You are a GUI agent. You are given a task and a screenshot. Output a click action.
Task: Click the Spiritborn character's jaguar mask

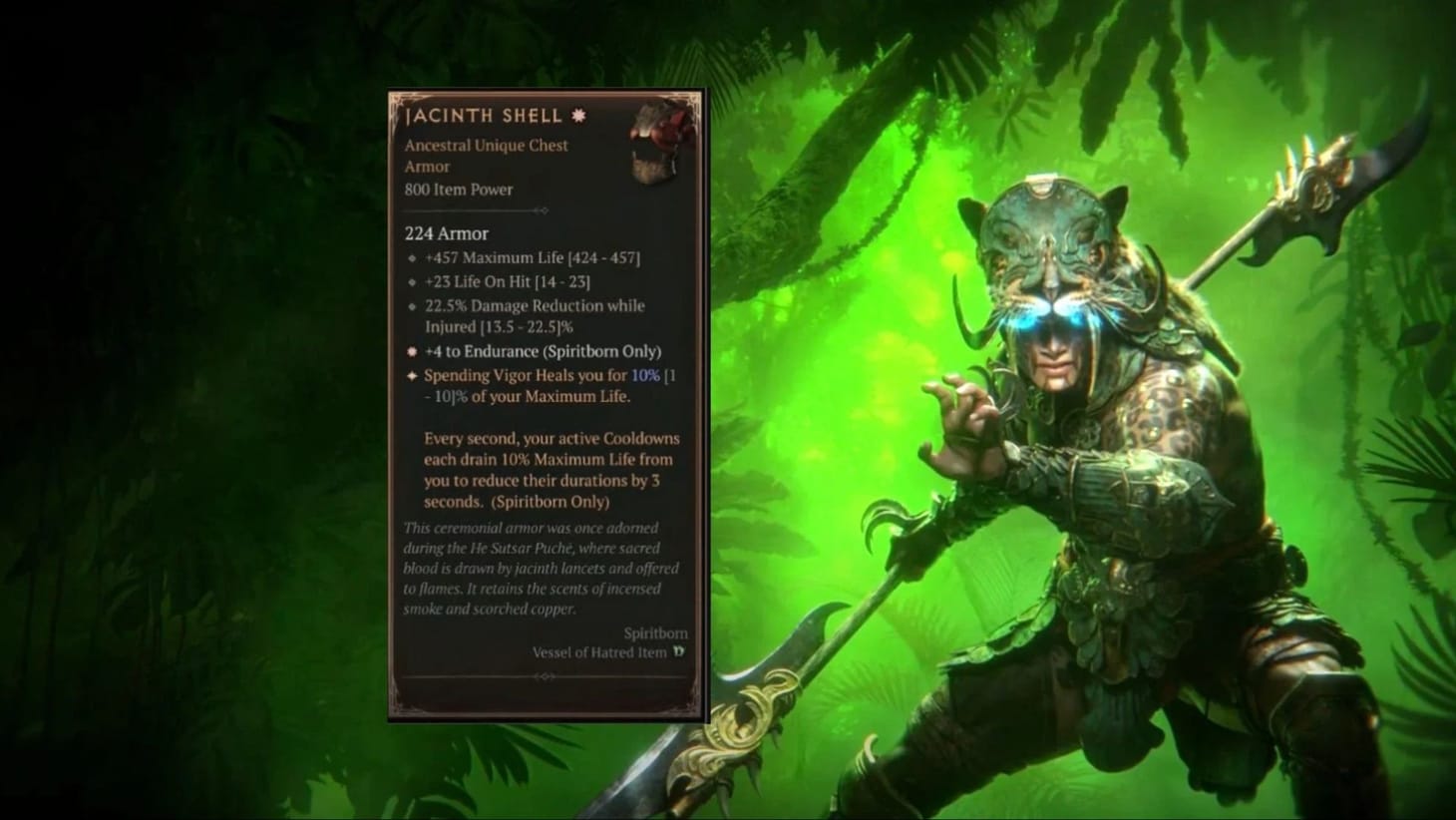click(x=1047, y=239)
